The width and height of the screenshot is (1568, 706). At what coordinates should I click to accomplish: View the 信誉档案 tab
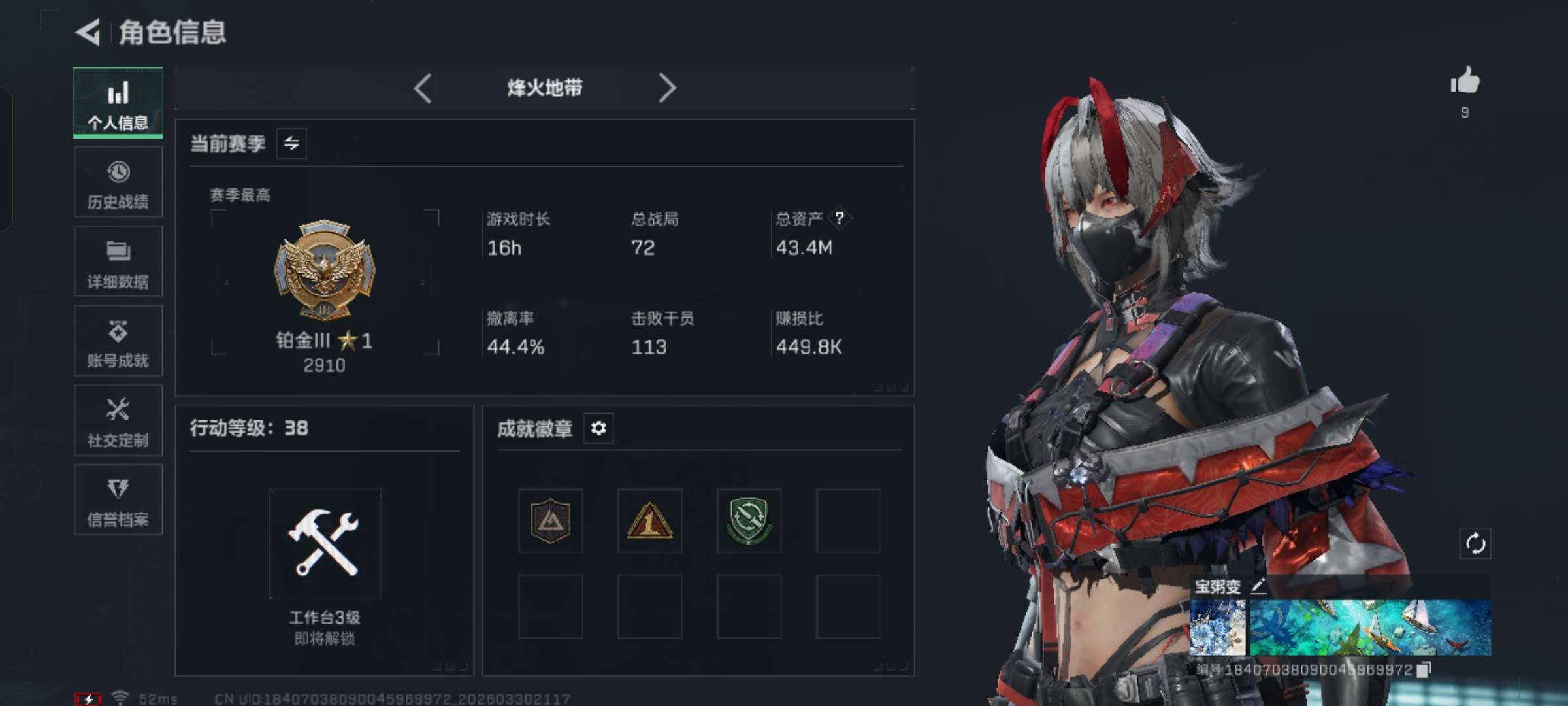click(x=118, y=500)
